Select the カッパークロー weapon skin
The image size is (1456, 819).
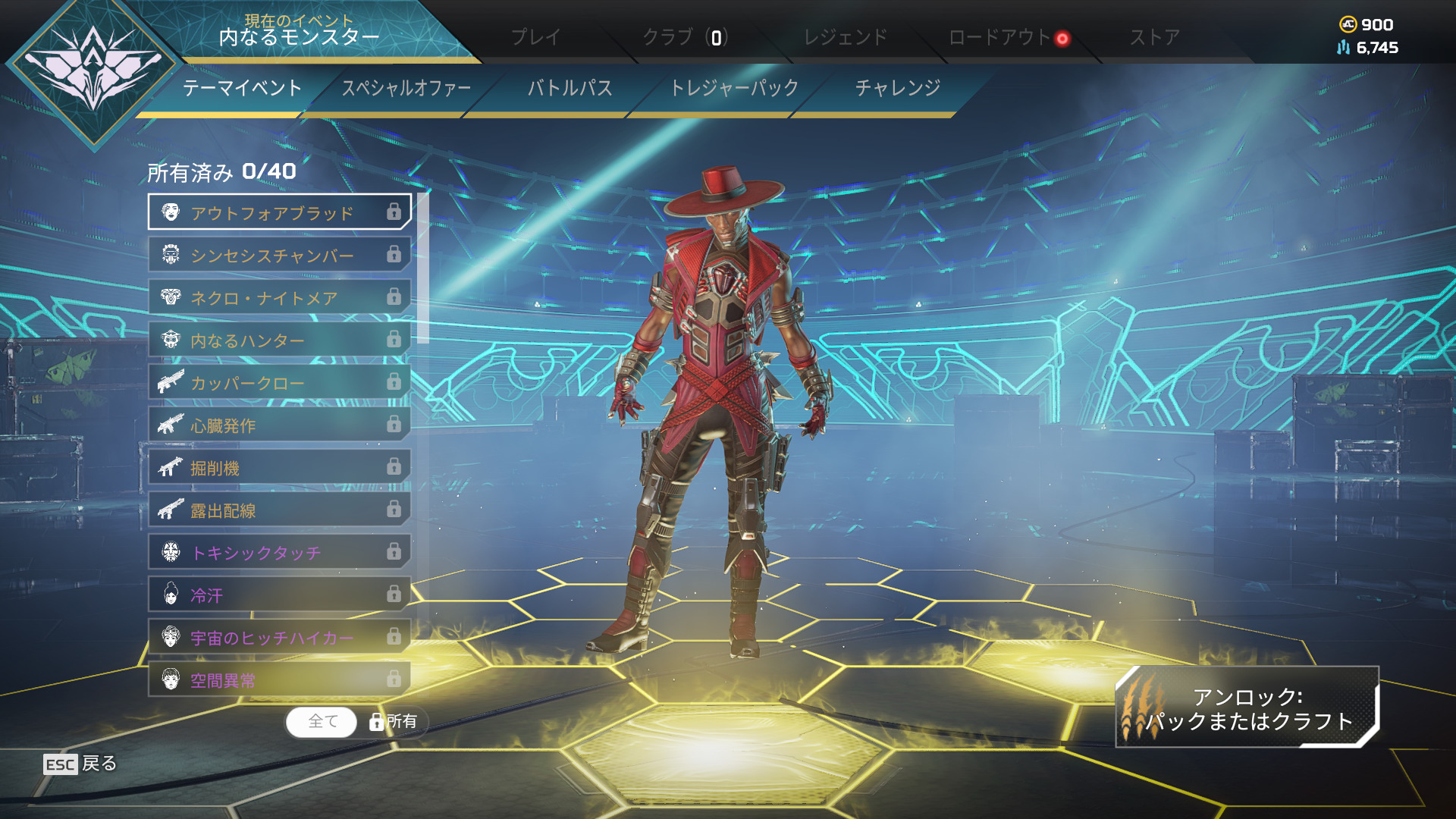(x=279, y=382)
